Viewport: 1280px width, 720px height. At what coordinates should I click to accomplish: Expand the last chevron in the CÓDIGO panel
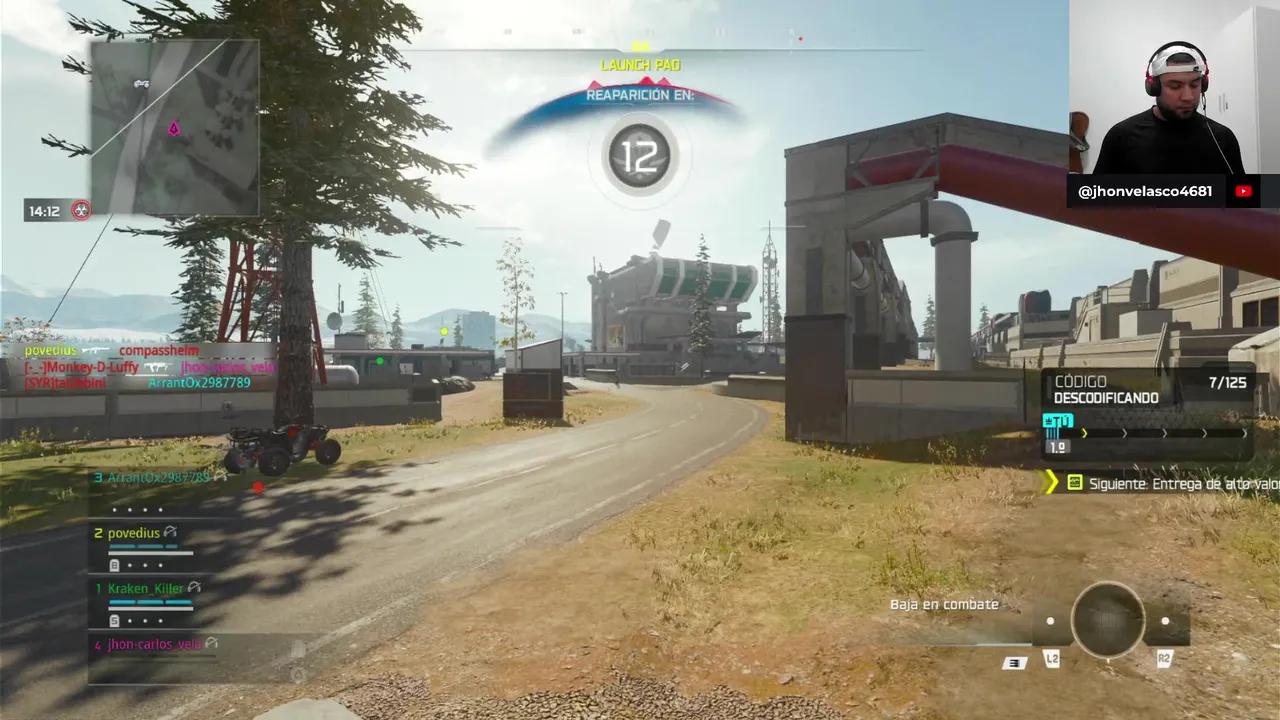(1246, 433)
